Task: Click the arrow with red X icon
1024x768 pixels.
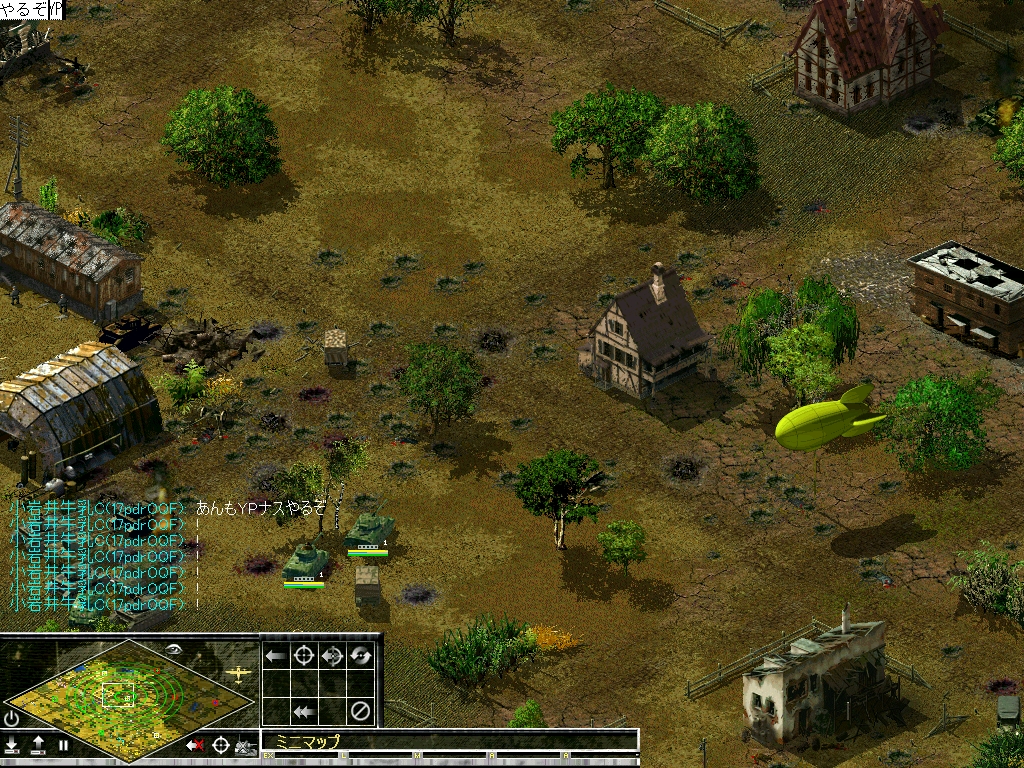Action: coord(195,745)
